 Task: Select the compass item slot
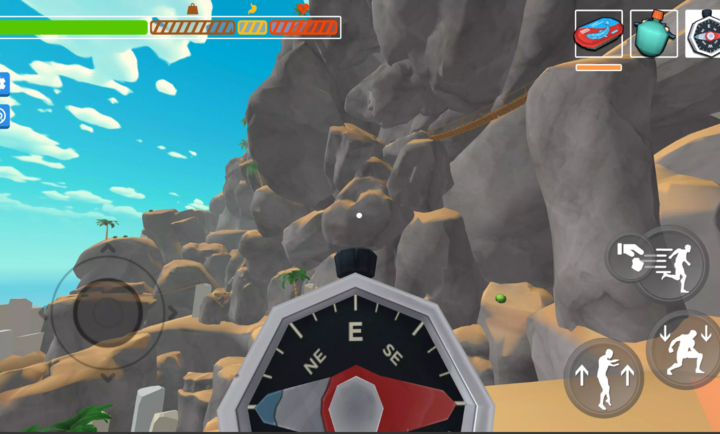704,34
